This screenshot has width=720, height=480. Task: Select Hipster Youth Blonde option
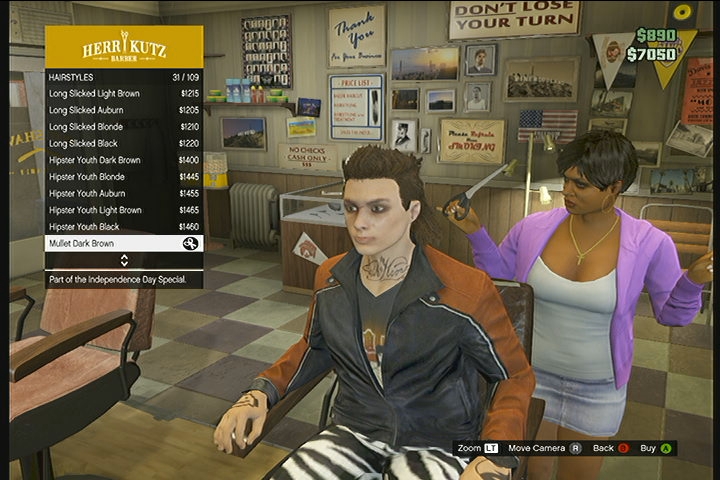click(124, 177)
